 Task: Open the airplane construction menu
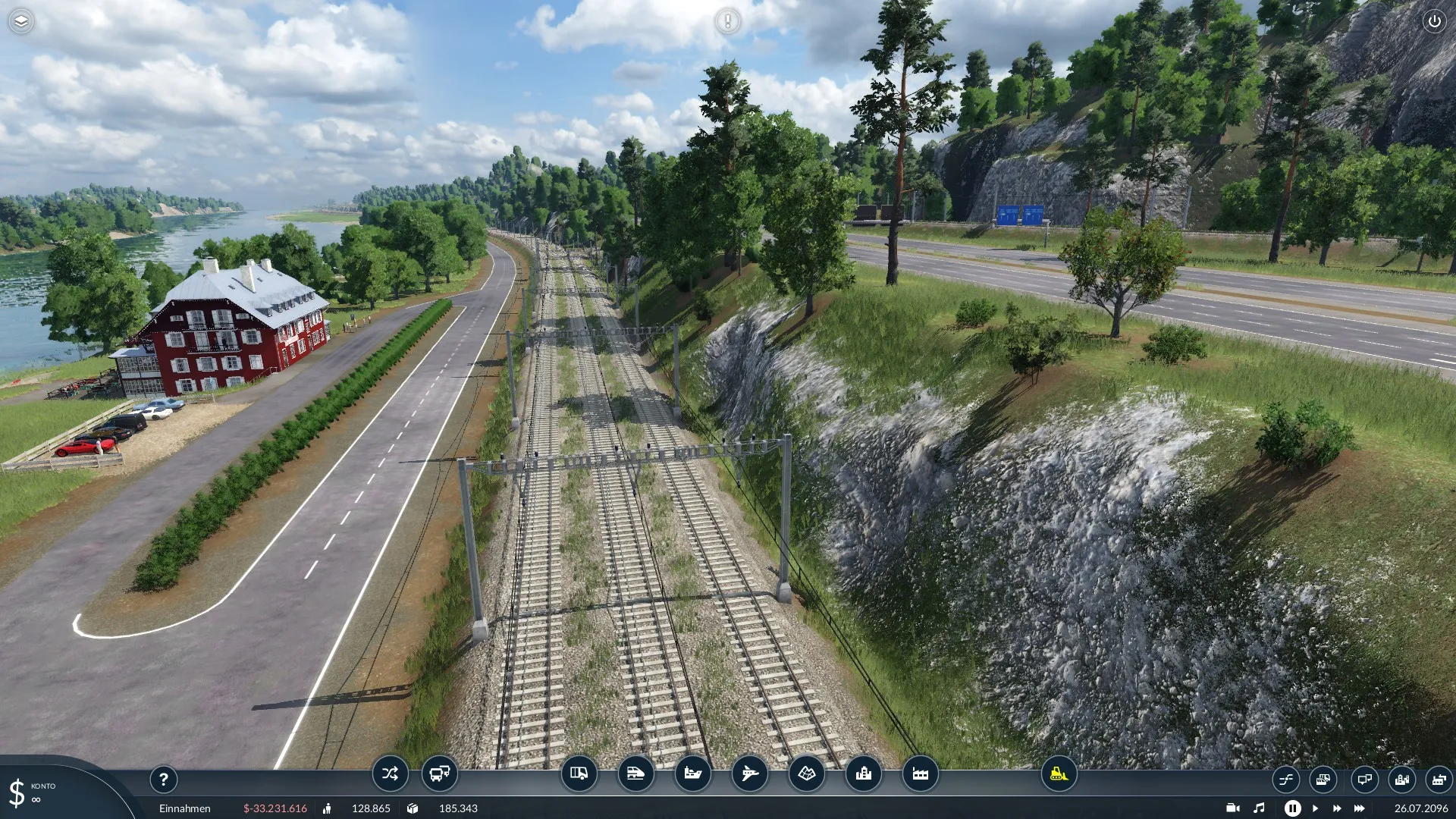point(749,773)
